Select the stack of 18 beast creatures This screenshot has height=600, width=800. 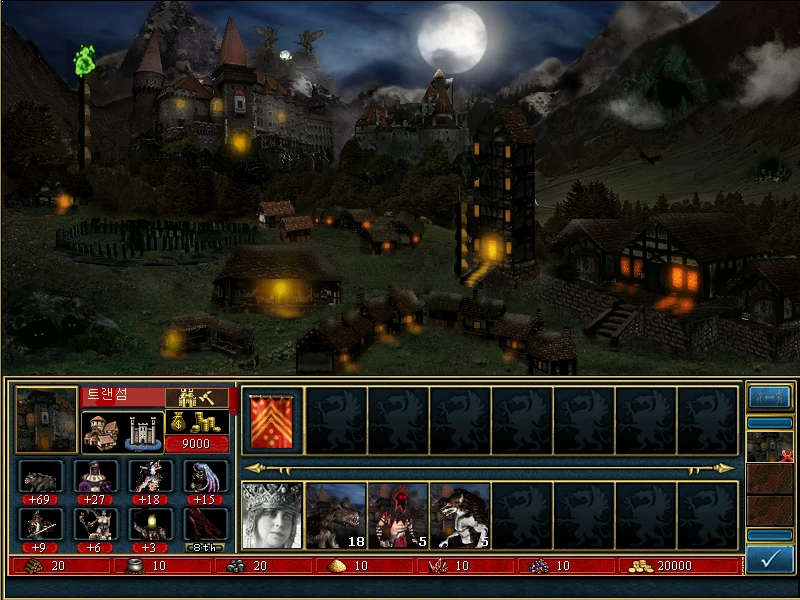coord(335,515)
